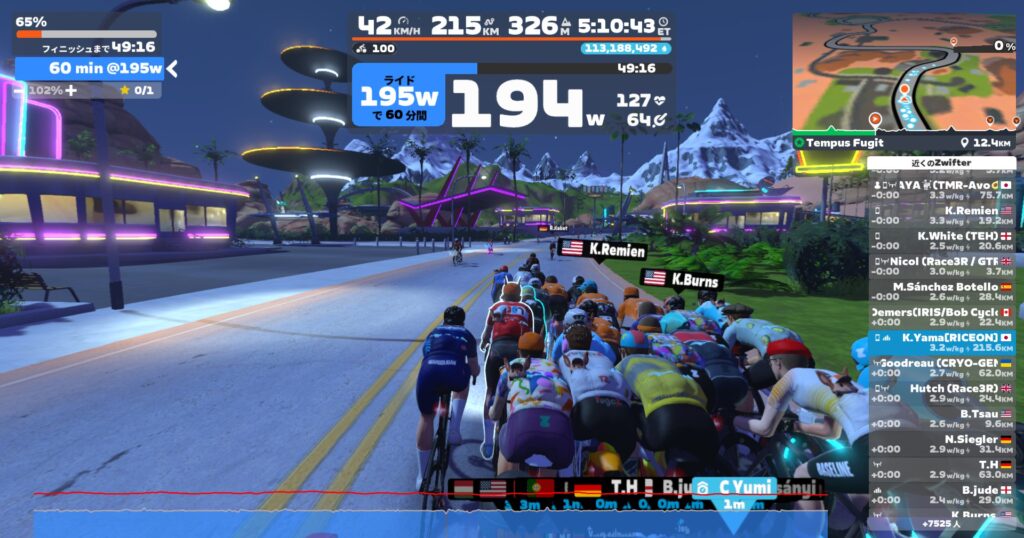1024x538 pixels.
Task: Click the K.Burns rider name tag
Action: tap(692, 281)
